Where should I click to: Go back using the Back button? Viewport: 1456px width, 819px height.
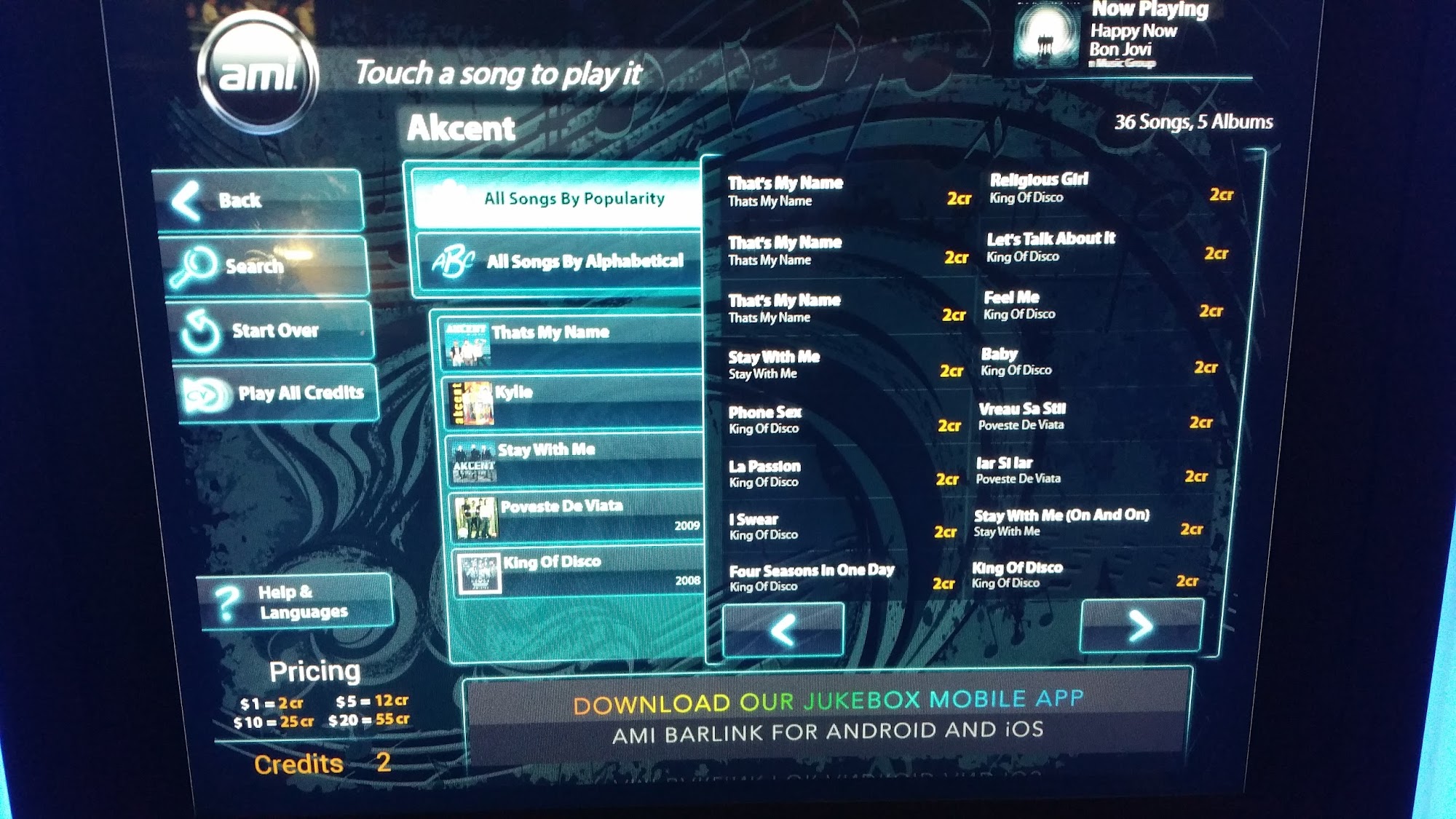pos(258,200)
